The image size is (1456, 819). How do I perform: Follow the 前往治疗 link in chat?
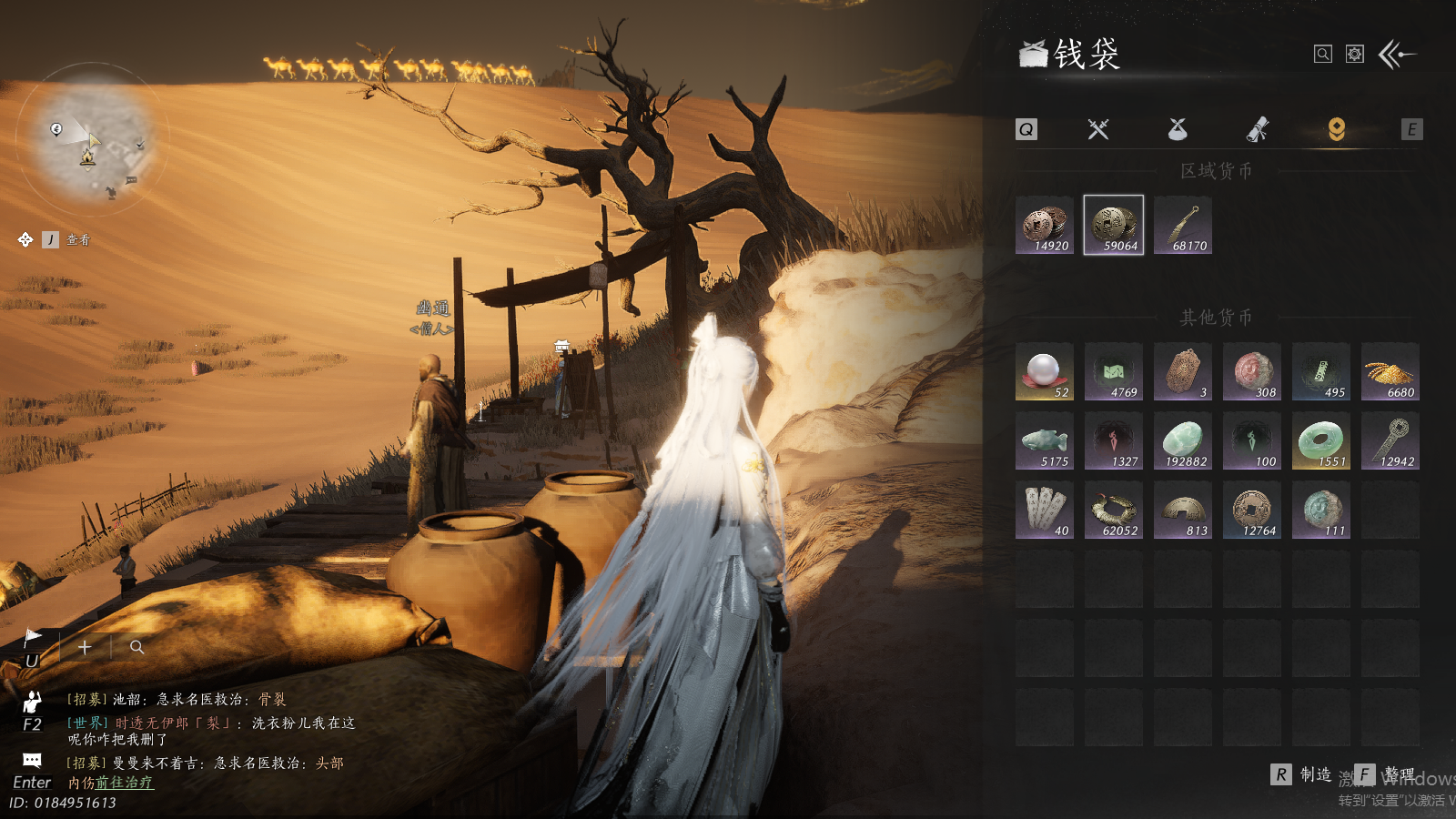[x=125, y=783]
